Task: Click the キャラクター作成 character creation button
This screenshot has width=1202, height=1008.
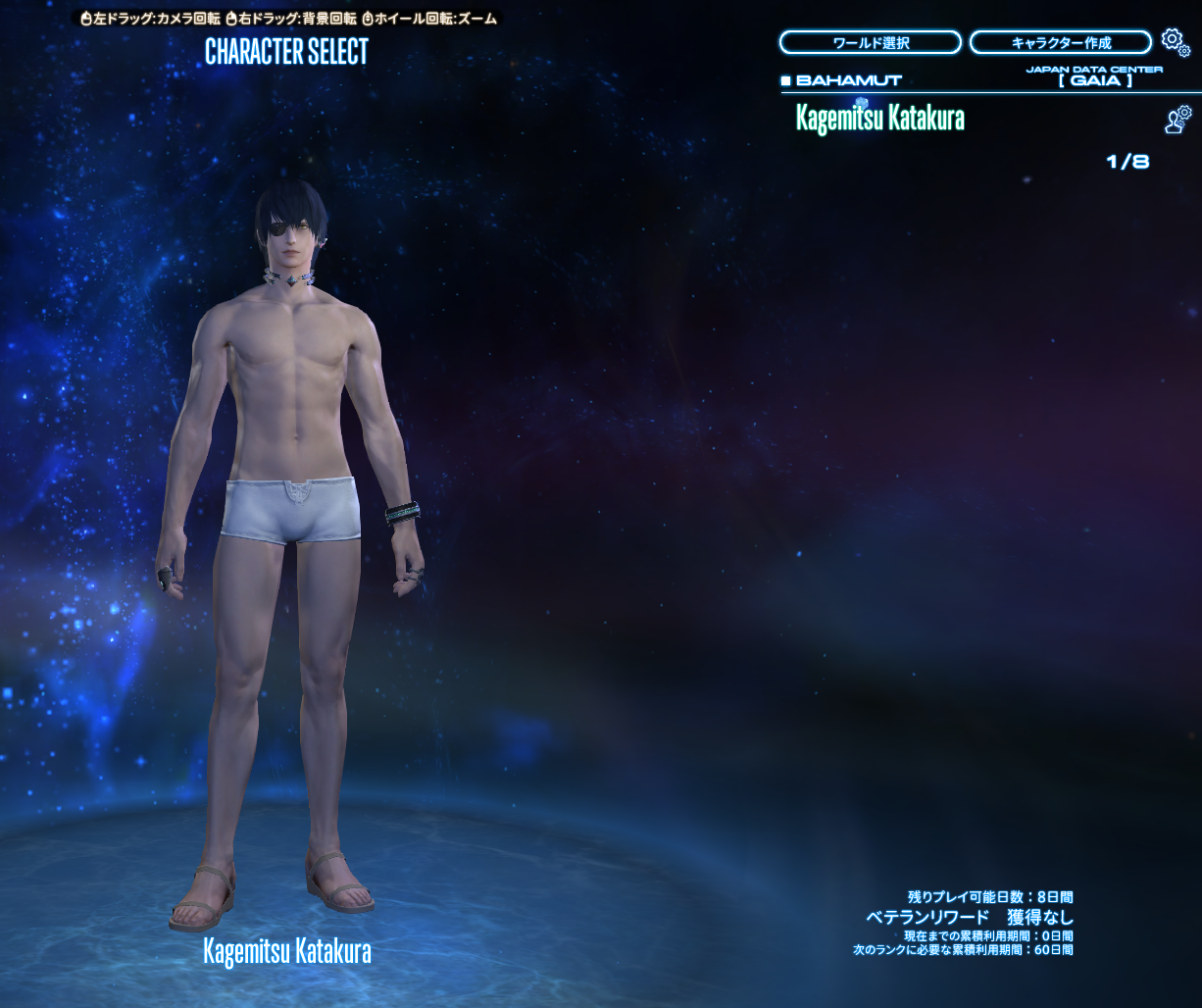Action: [1060, 43]
